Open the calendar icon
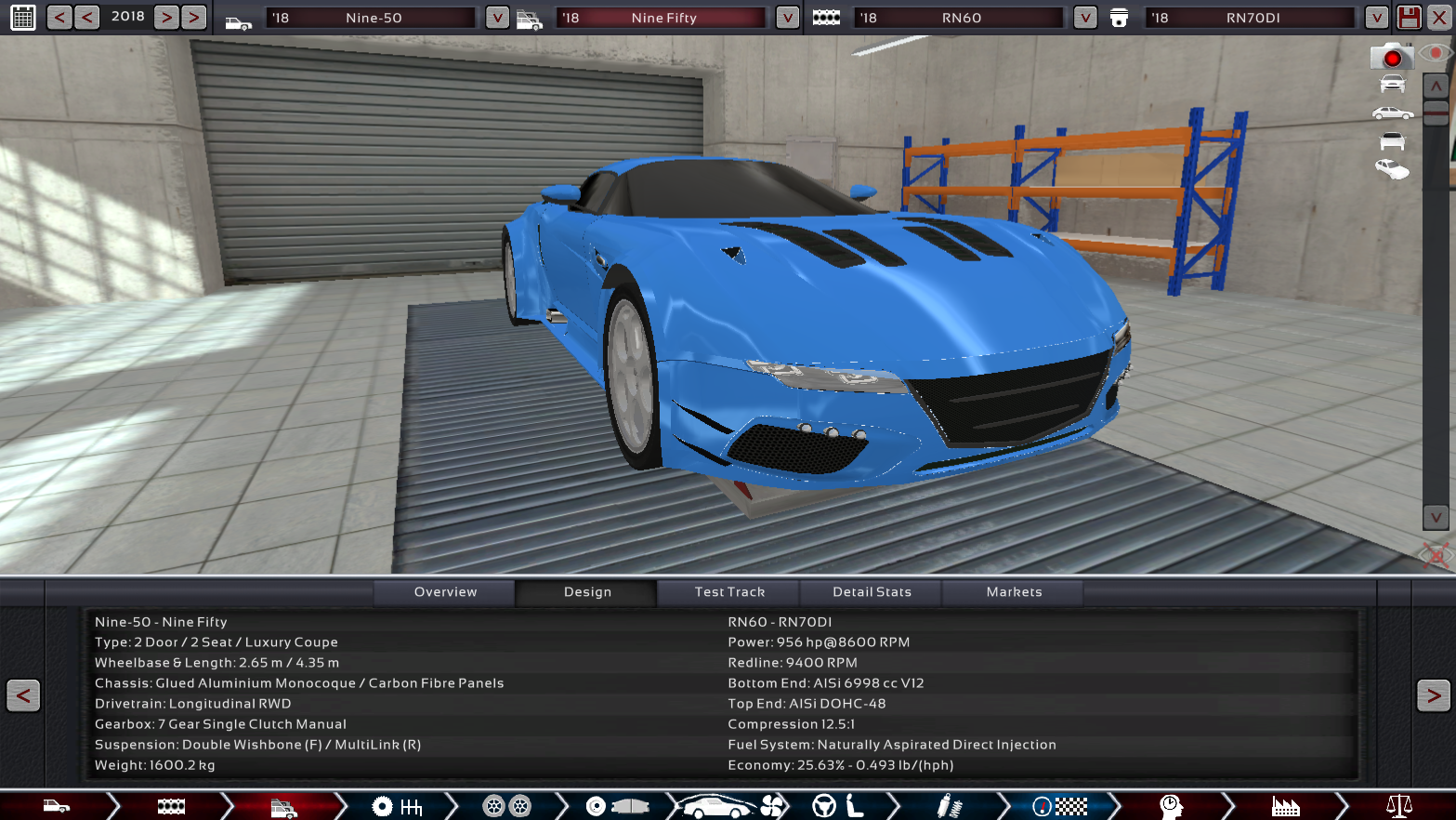1456x820 pixels. pos(23,17)
